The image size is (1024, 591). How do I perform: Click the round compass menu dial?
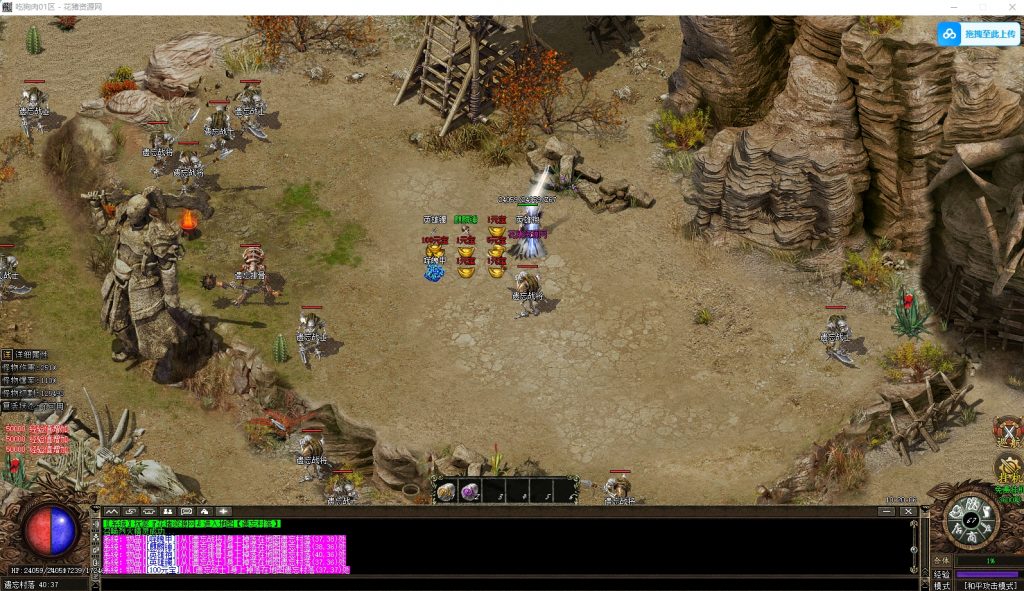(970, 520)
